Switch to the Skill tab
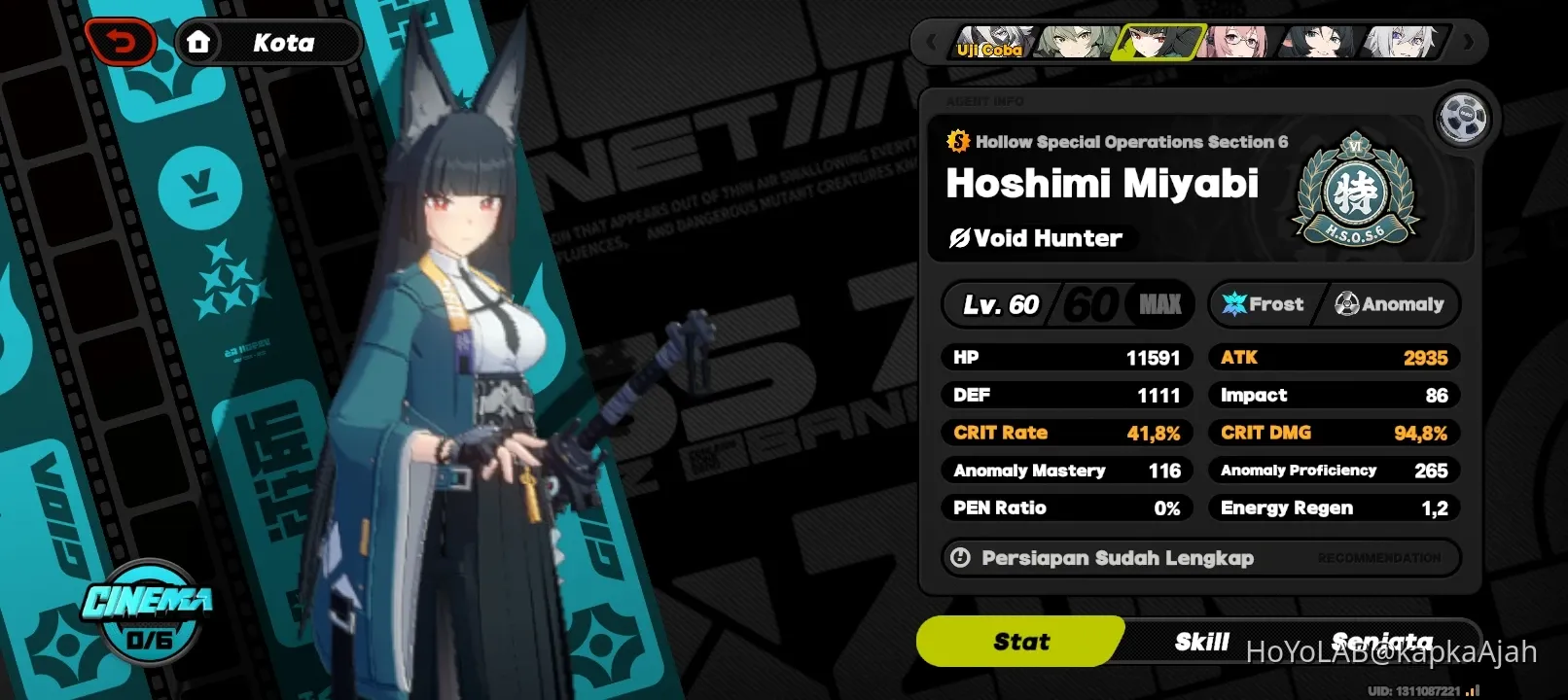 1202,641
